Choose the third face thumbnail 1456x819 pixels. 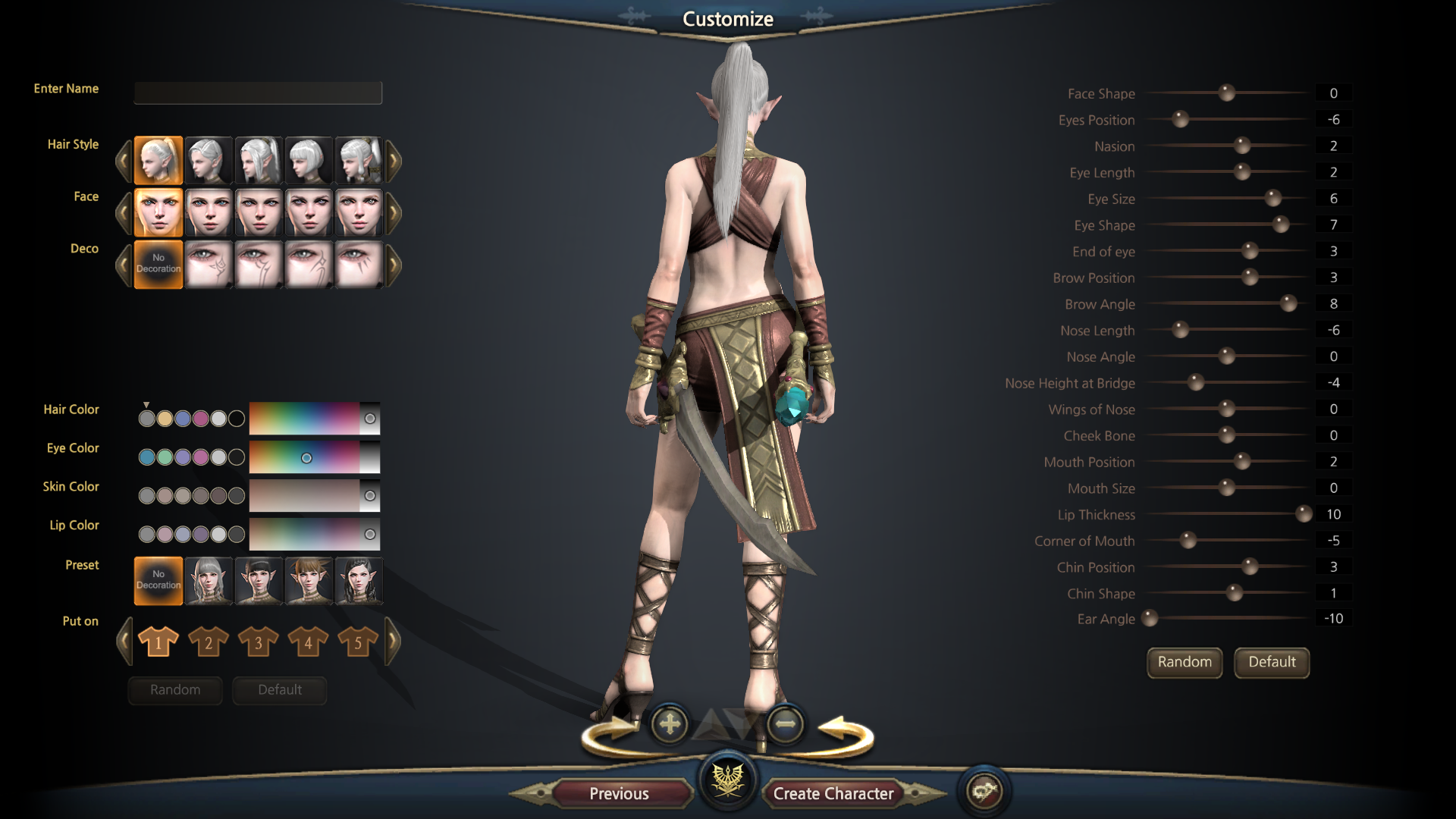(x=259, y=212)
